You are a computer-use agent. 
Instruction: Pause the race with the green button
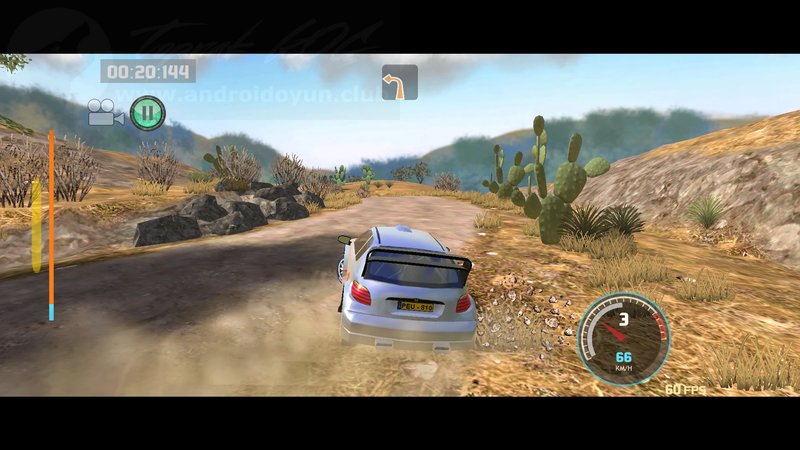pyautogui.click(x=147, y=112)
